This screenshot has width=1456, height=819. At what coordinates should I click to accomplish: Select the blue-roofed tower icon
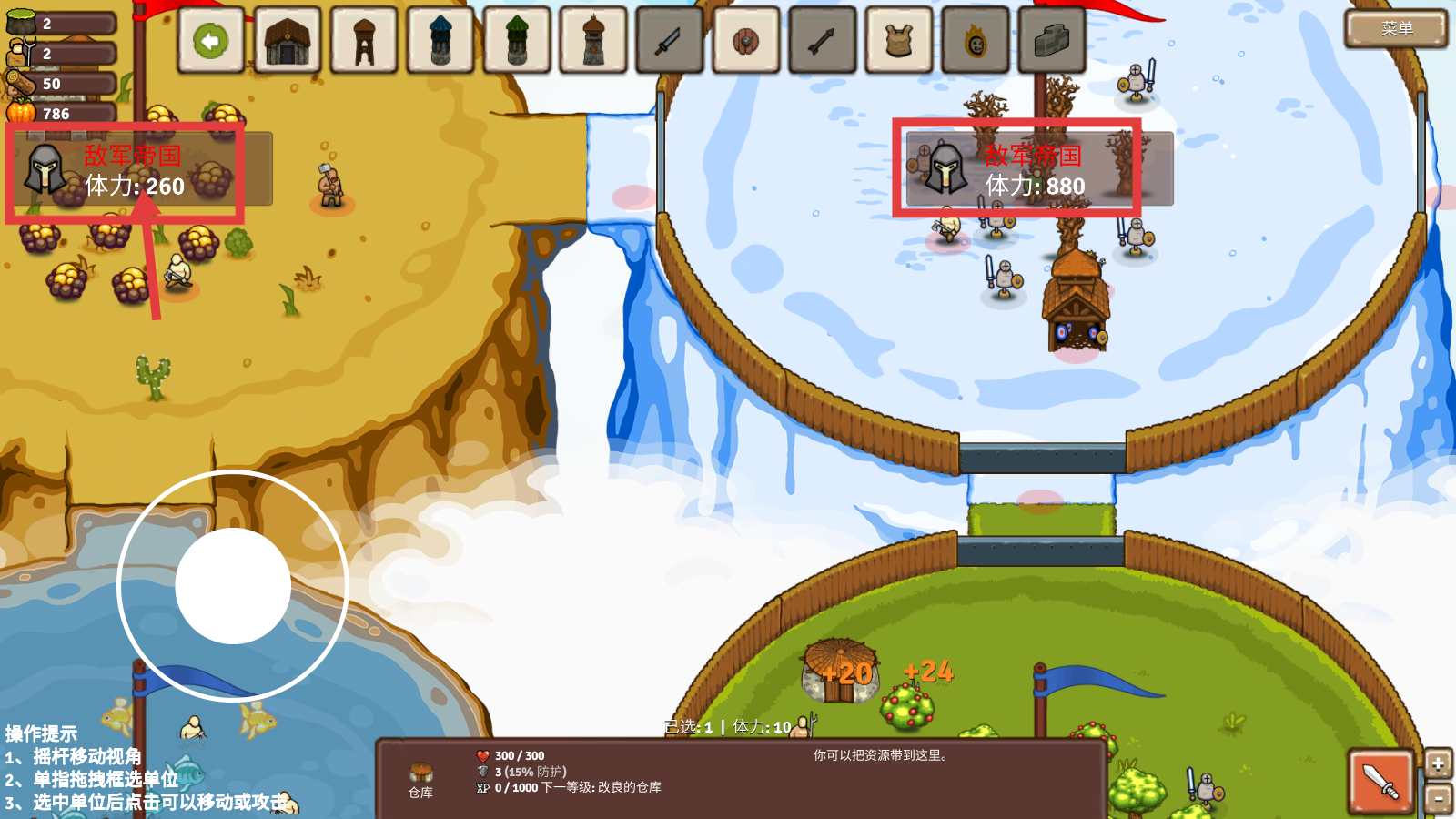coord(440,41)
